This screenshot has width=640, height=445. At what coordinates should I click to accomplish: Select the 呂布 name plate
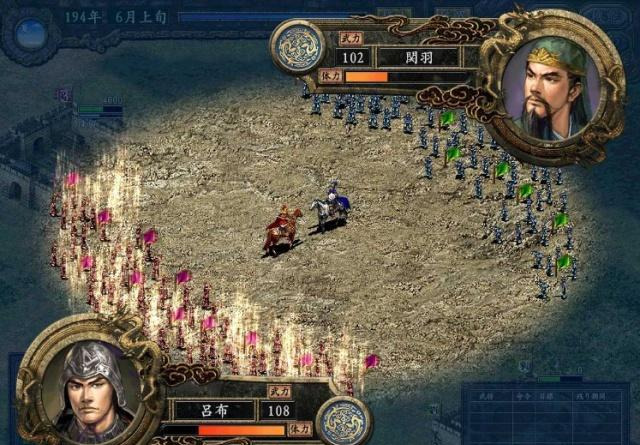click(x=214, y=409)
